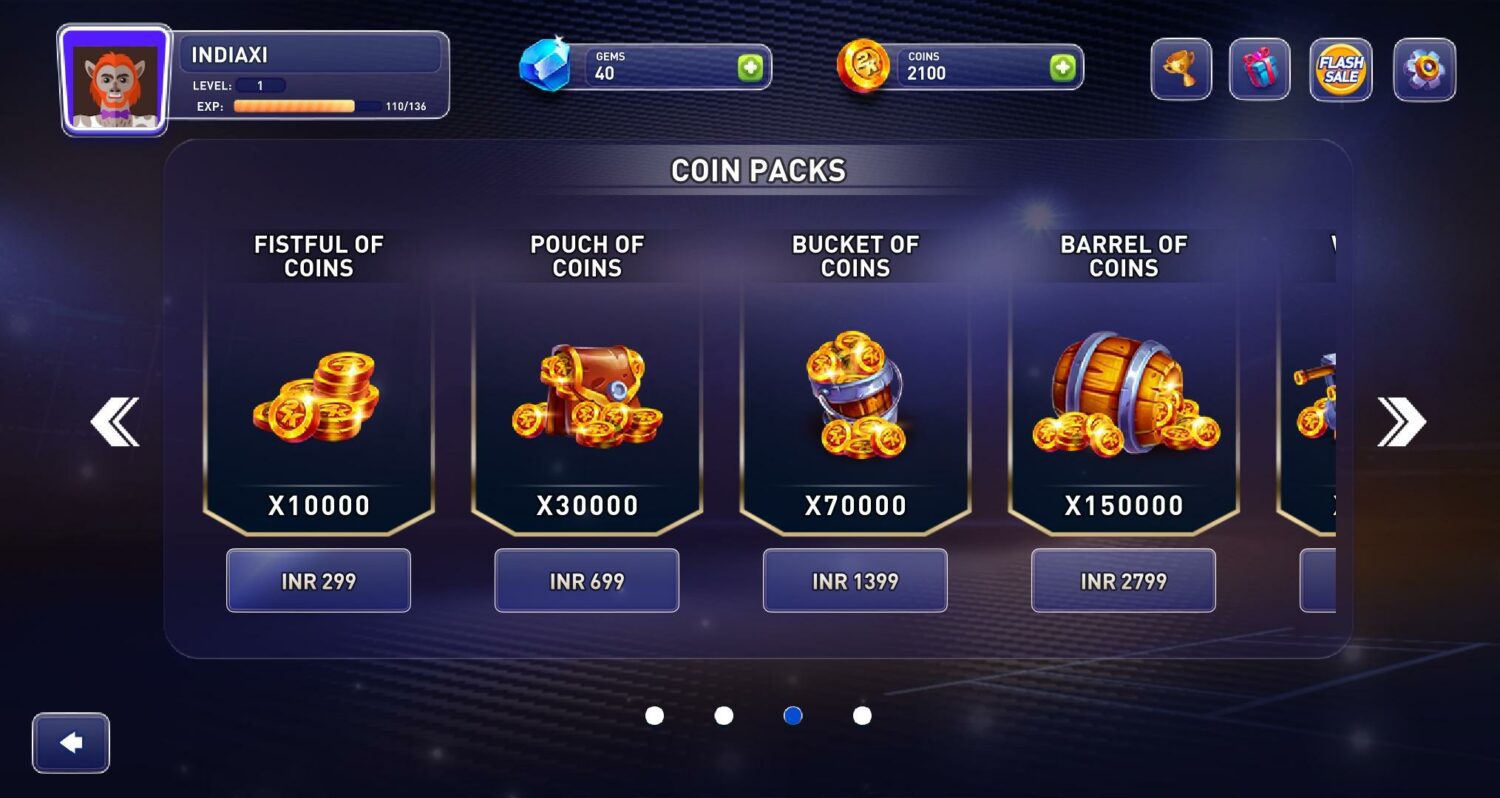Click the back arrow button
This screenshot has height=798, width=1500.
[x=71, y=743]
